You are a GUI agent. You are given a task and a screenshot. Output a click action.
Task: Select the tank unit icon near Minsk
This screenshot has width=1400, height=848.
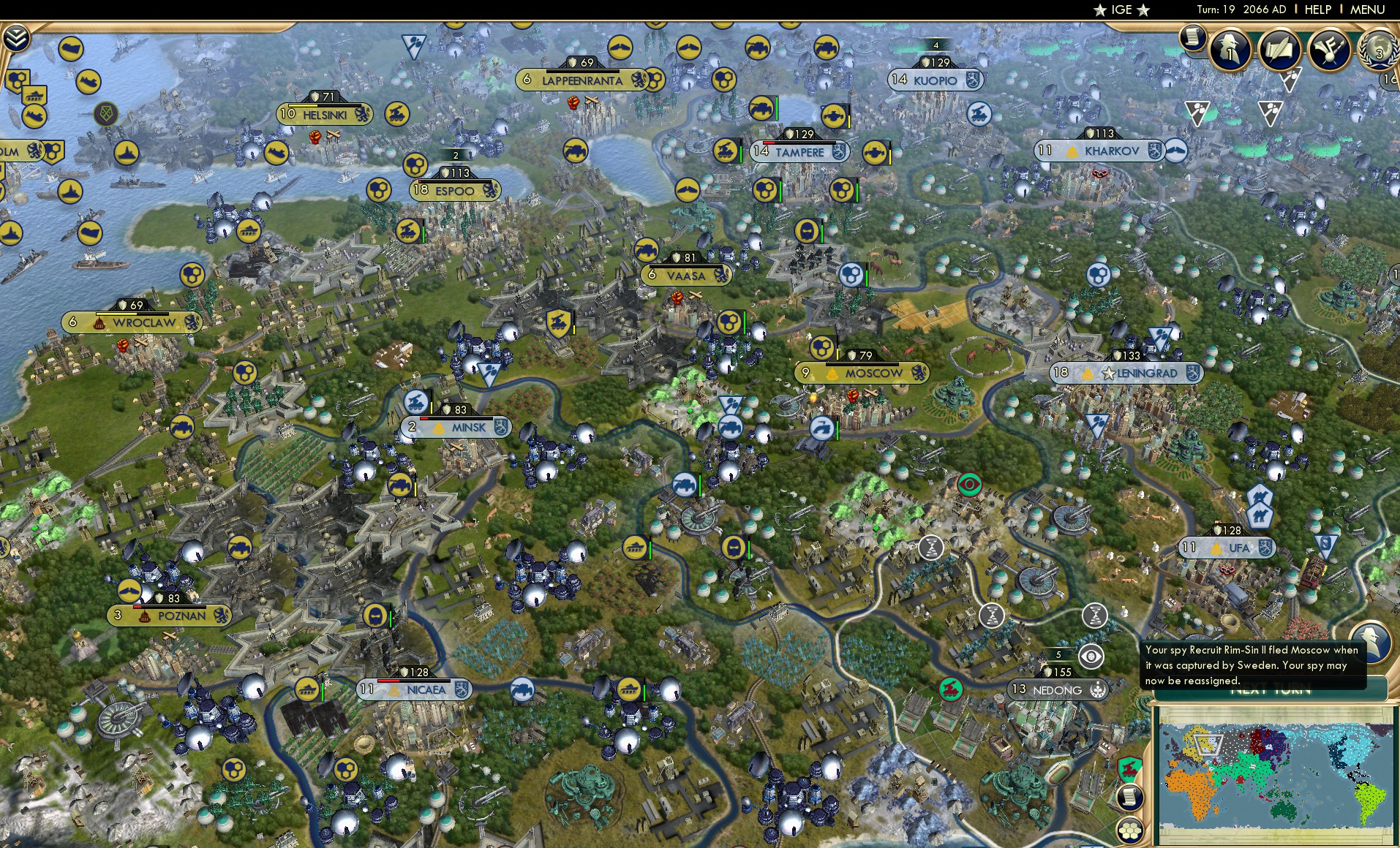point(400,485)
